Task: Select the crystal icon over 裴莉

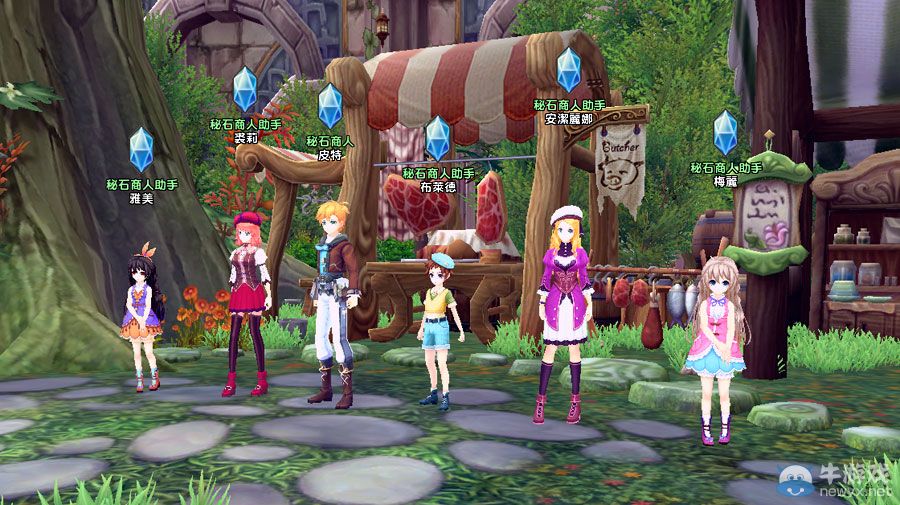Action: [245, 90]
